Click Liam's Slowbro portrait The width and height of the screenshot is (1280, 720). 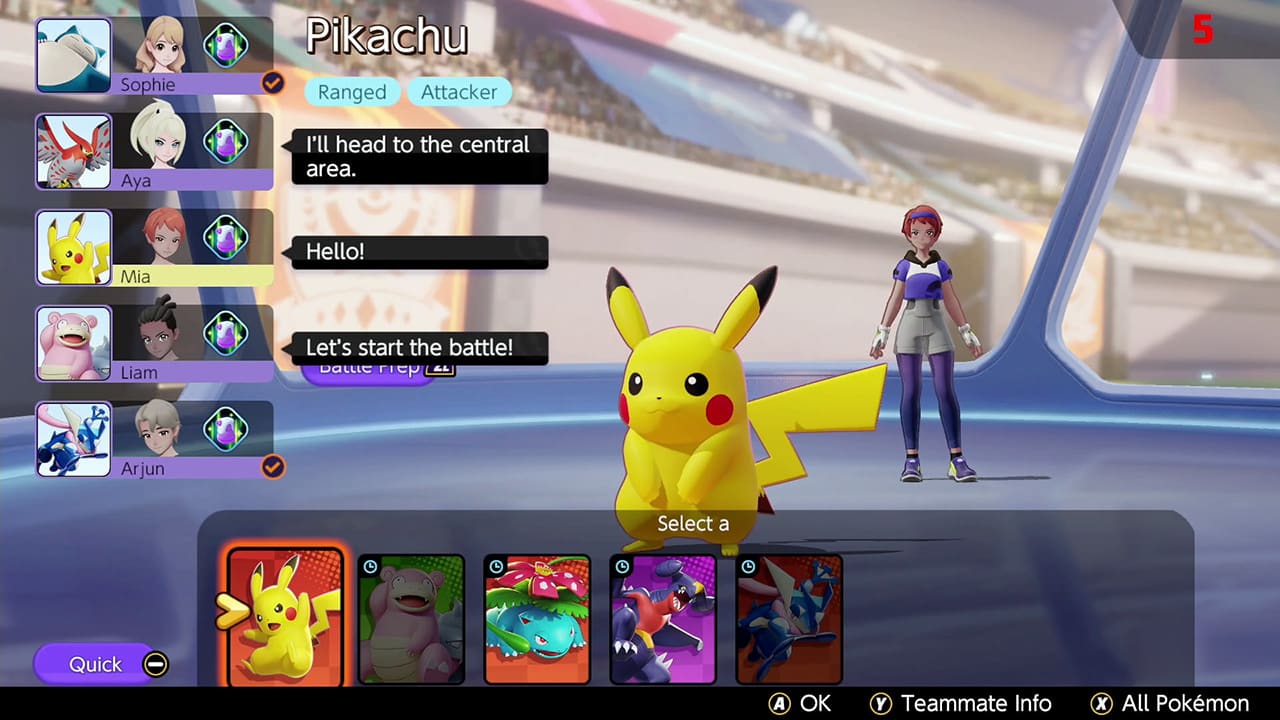[73, 343]
